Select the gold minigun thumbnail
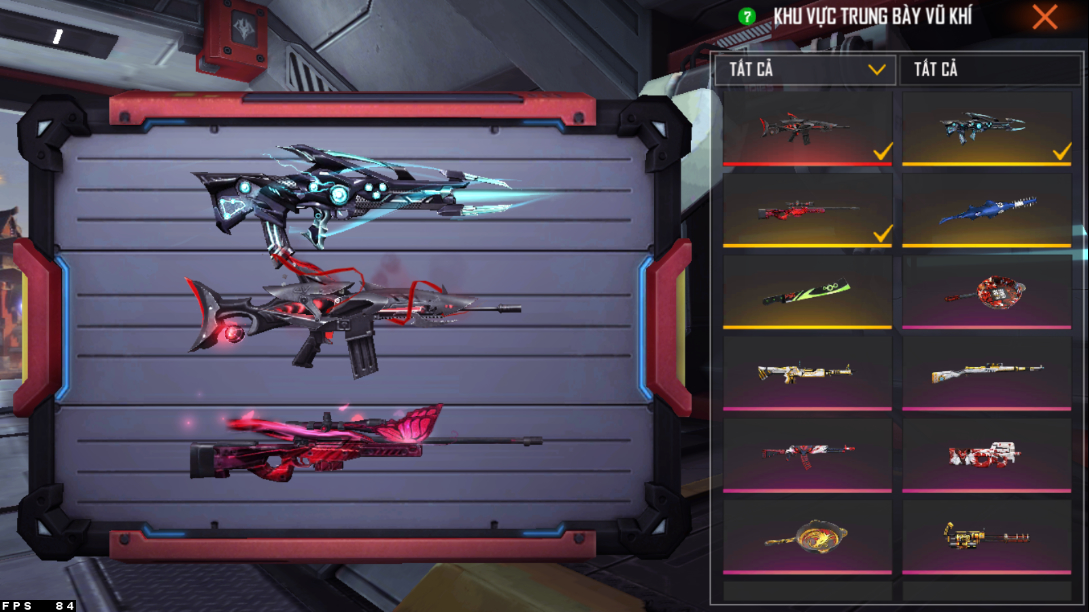Image resolution: width=1089 pixels, height=612 pixels. coord(986,538)
